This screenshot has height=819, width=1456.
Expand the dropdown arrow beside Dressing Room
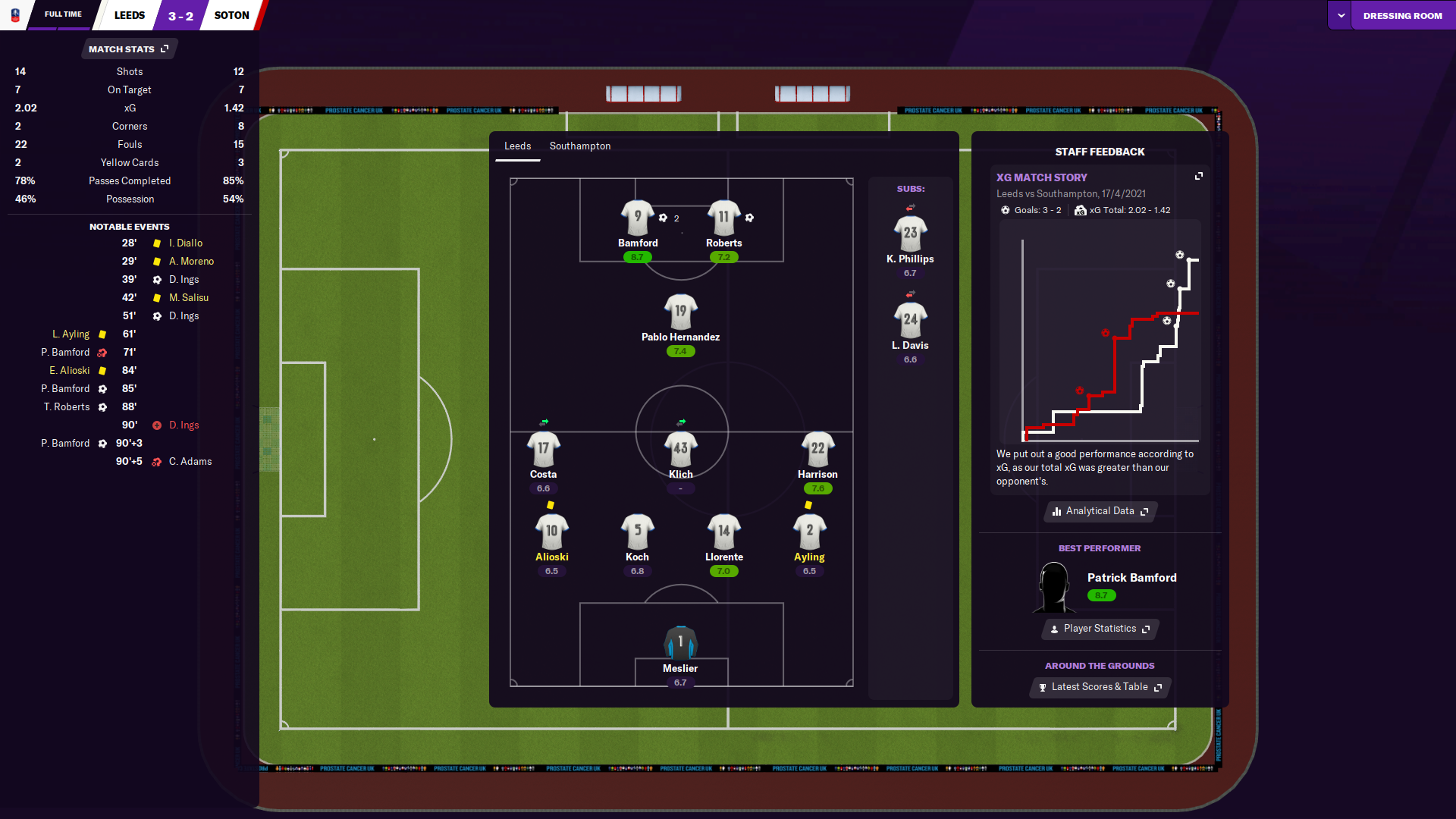click(1341, 16)
